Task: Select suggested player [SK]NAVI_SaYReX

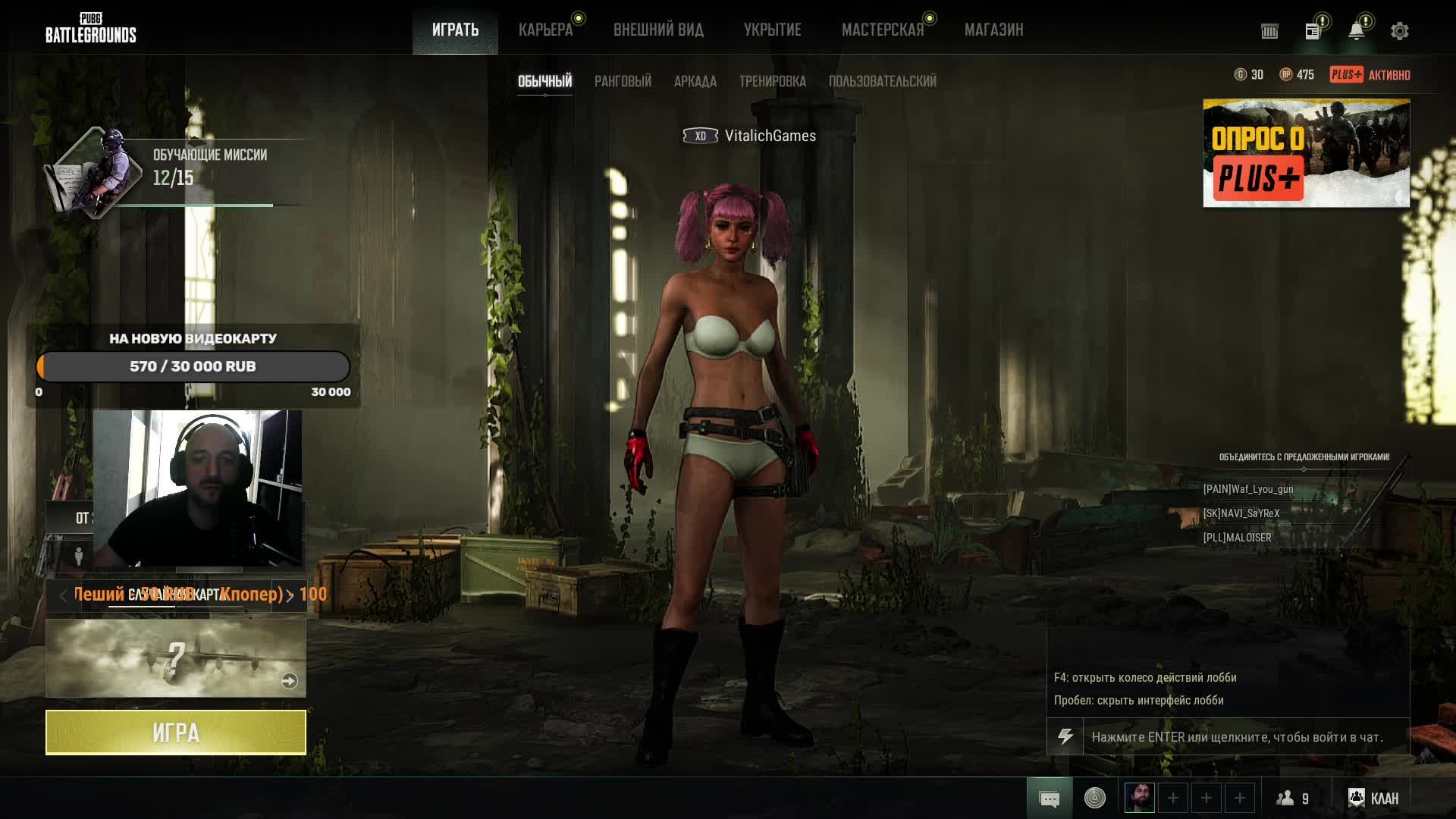Action: click(1241, 513)
